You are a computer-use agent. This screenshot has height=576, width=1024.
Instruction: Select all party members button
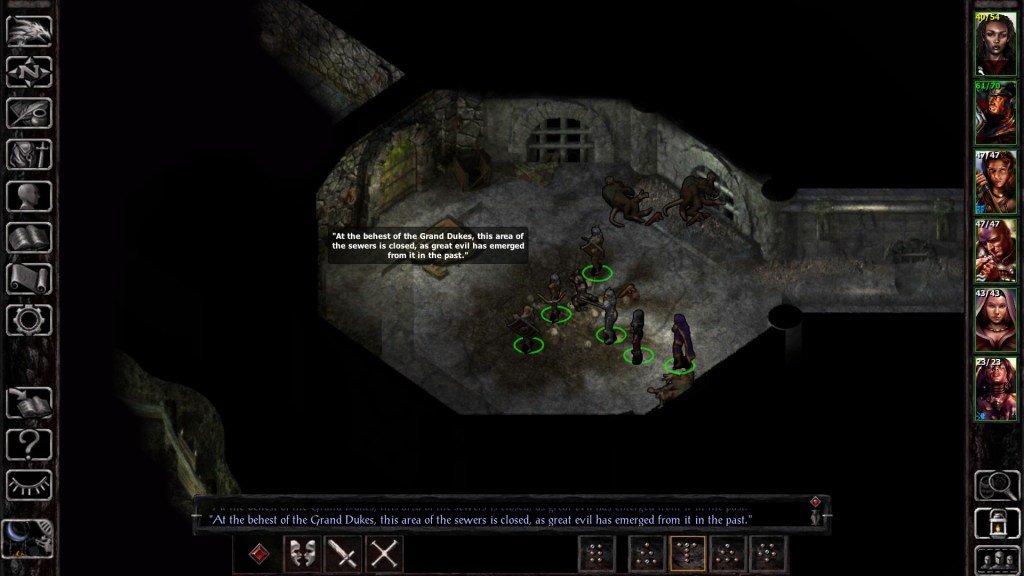point(996,559)
